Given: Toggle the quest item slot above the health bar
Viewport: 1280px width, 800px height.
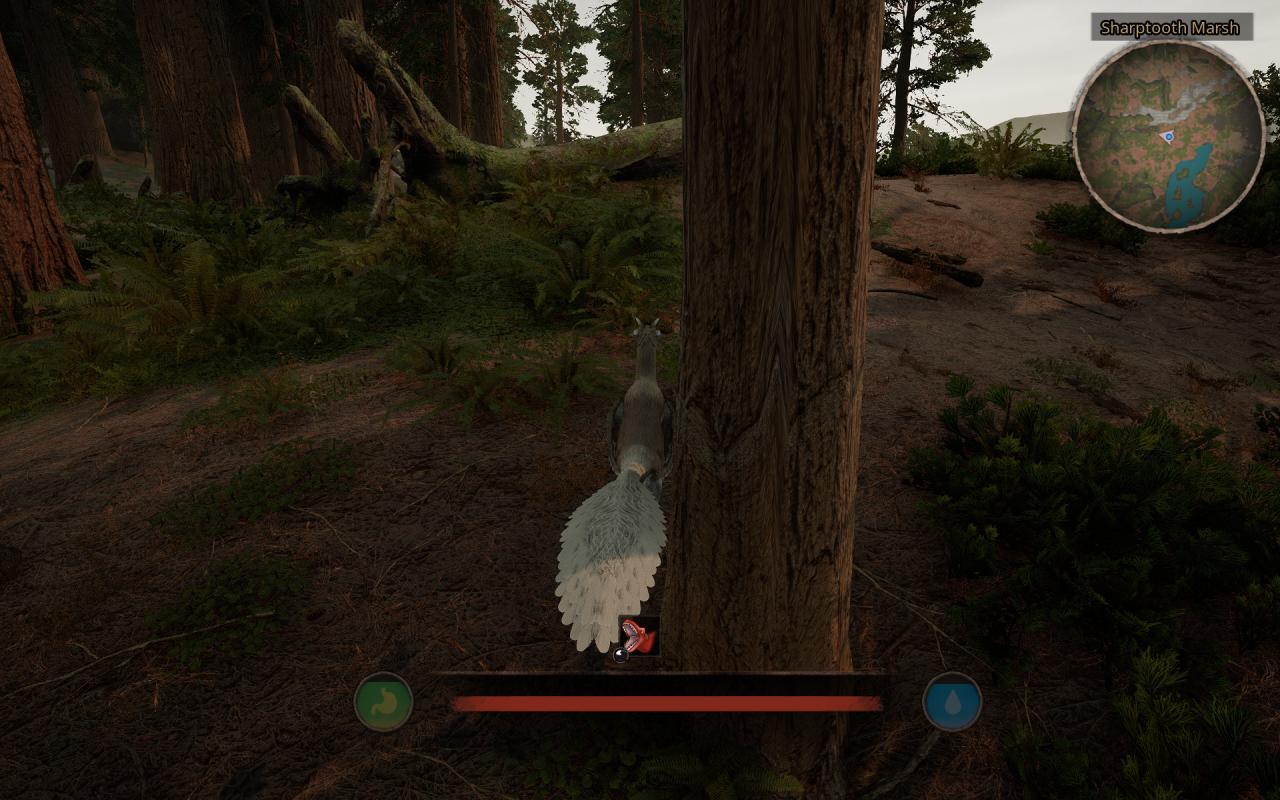Looking at the screenshot, I should [640, 633].
